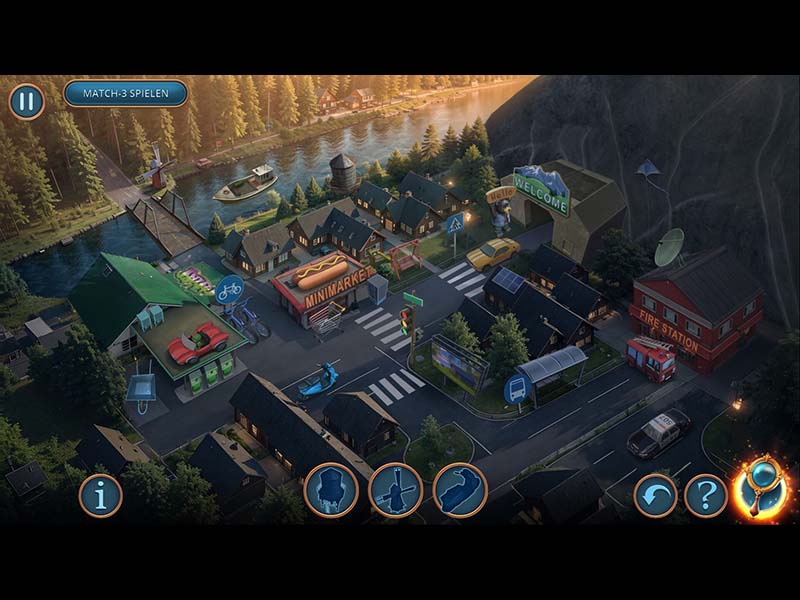The height and width of the screenshot is (600, 800).
Task: Pause the game with the pause button
Action: [27, 101]
